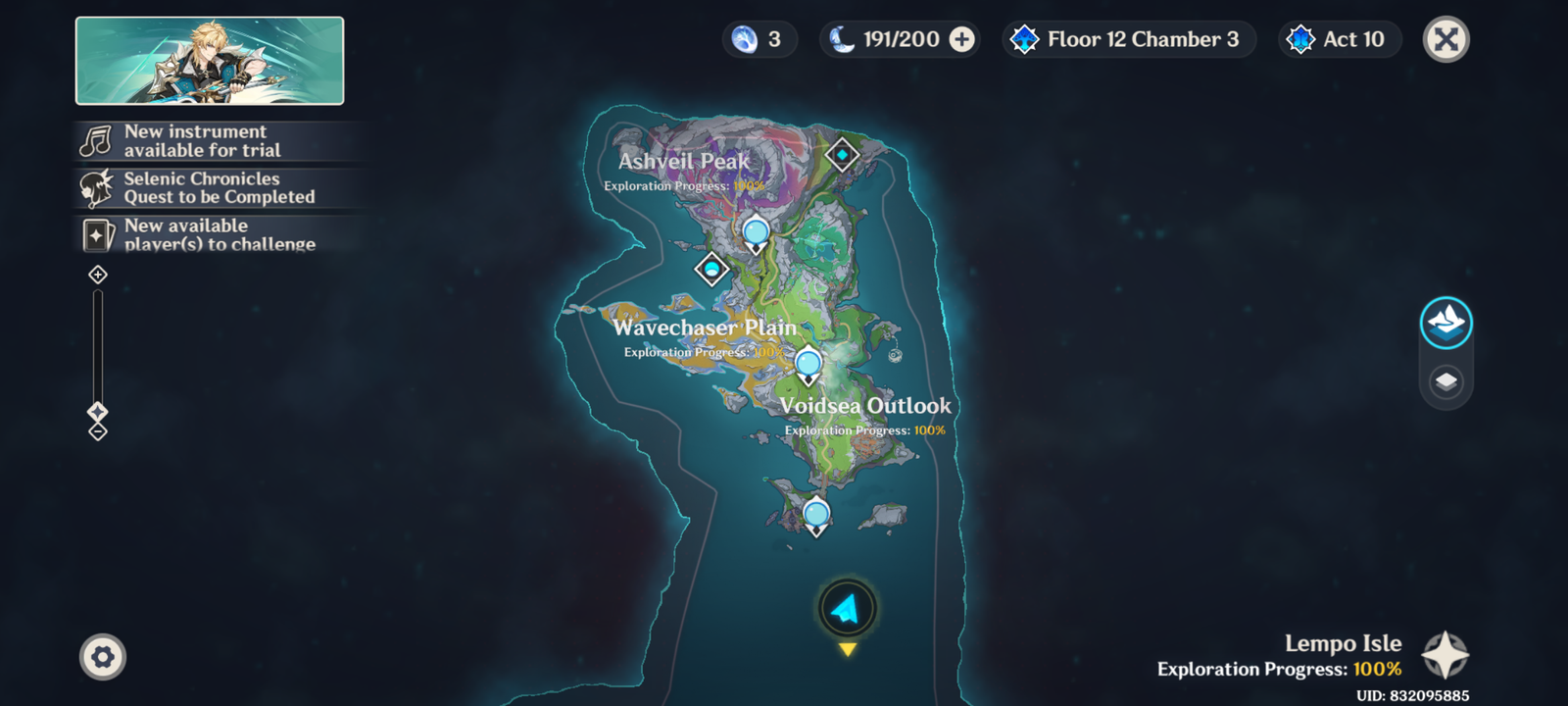Zoom out the map with the minus diamond
1568x706 pixels.
[x=98, y=431]
